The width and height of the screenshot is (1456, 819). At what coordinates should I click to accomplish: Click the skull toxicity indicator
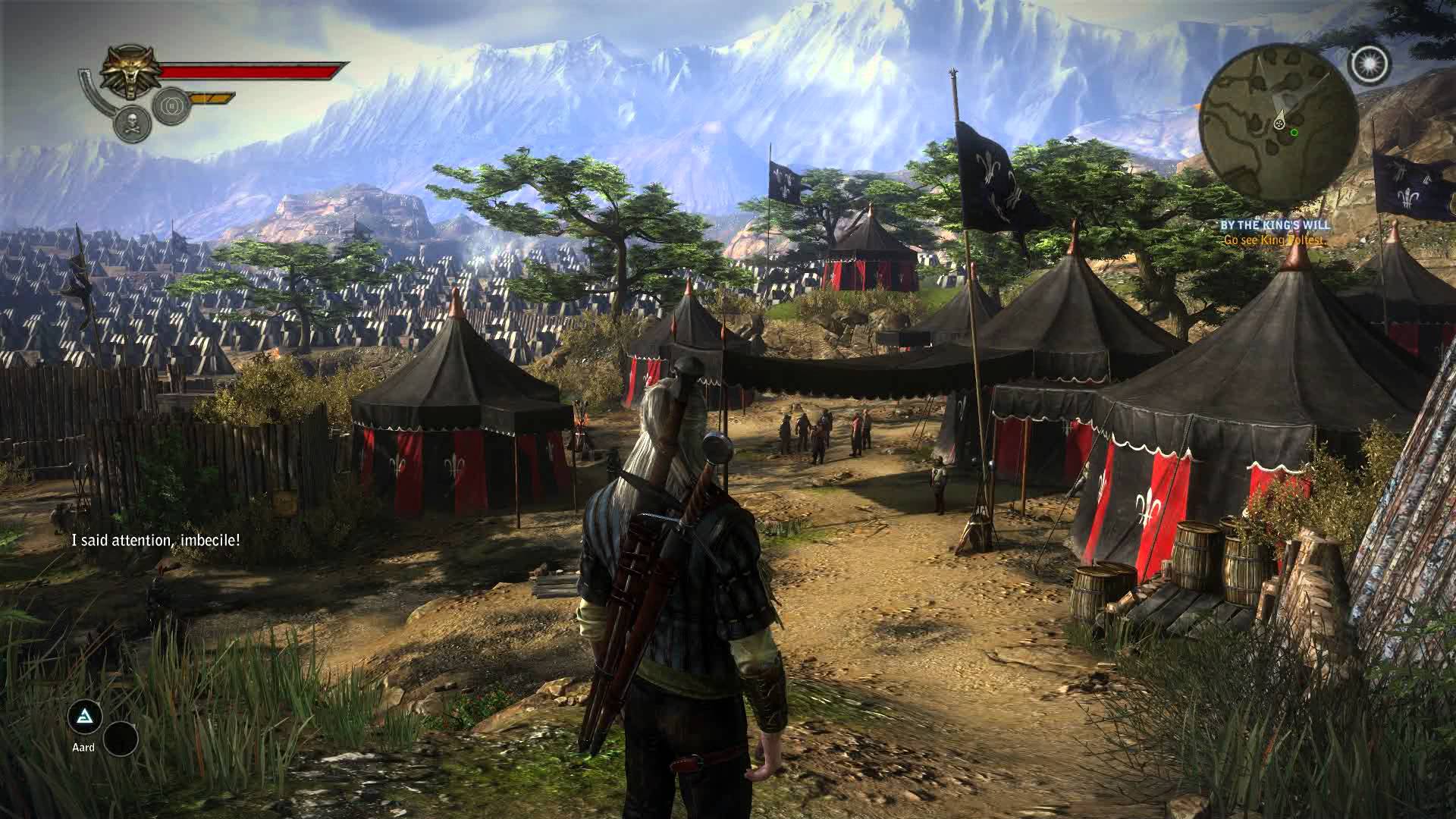[x=131, y=122]
